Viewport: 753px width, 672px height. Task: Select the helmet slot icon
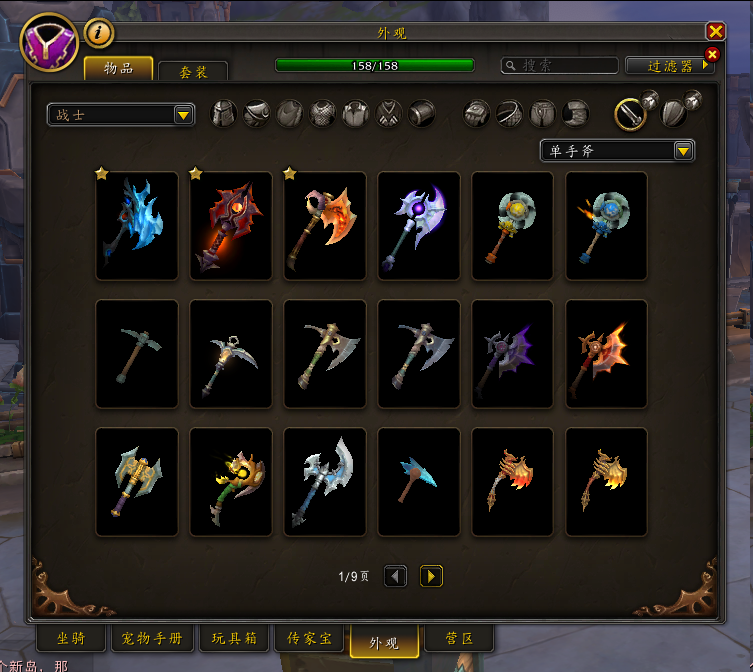pyautogui.click(x=223, y=114)
